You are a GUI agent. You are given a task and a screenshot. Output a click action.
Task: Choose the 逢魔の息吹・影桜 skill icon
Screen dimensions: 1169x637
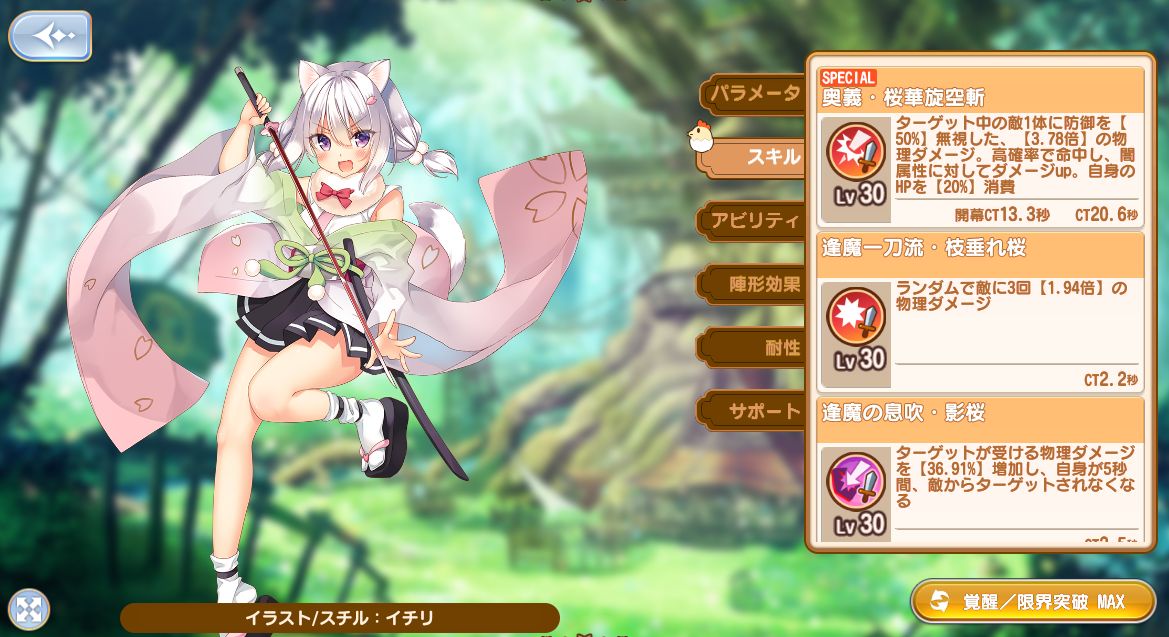[857, 481]
